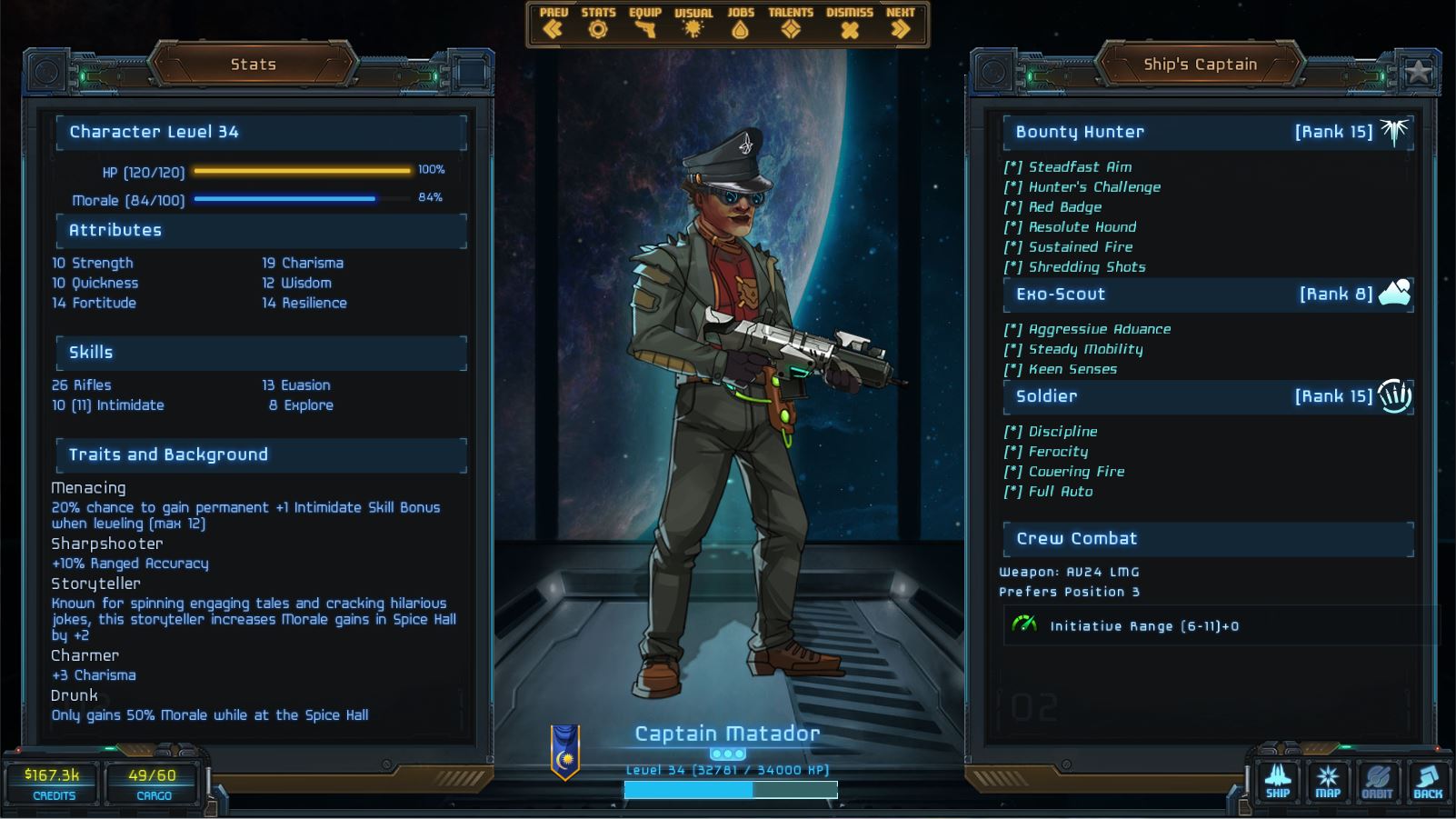Select the Orbit icon

point(1377,780)
